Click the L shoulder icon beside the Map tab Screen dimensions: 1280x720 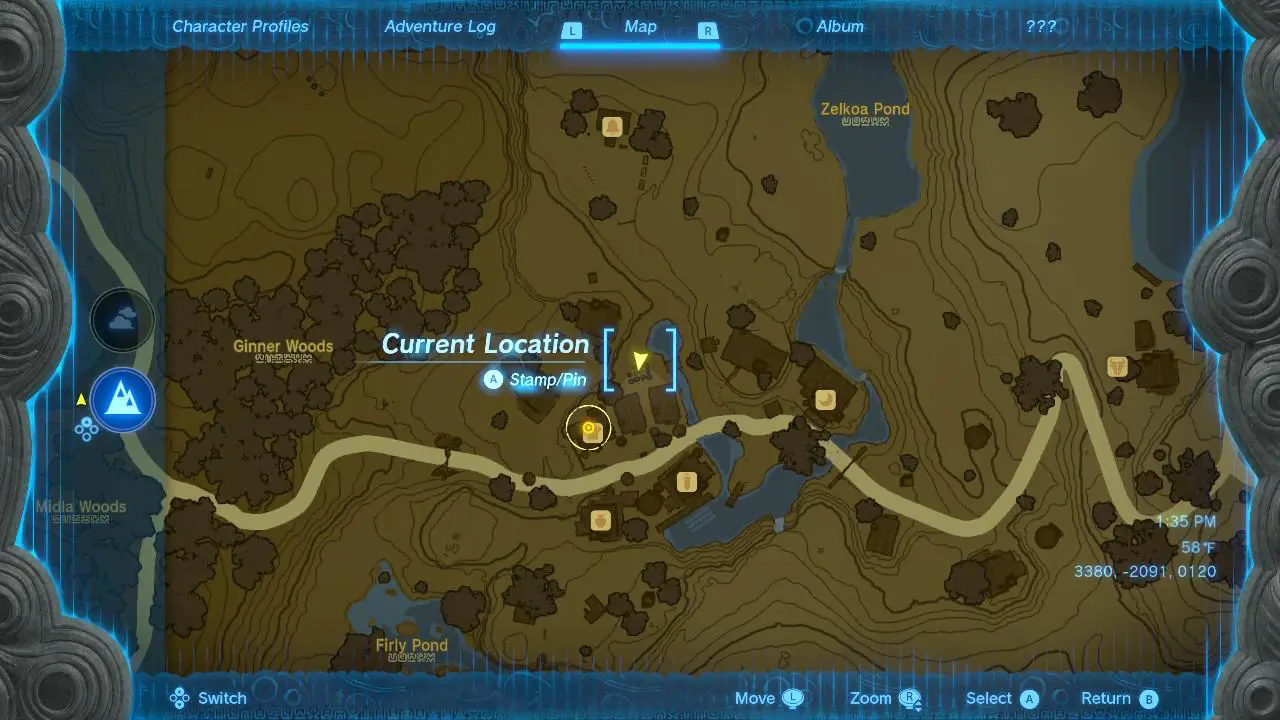[572, 31]
